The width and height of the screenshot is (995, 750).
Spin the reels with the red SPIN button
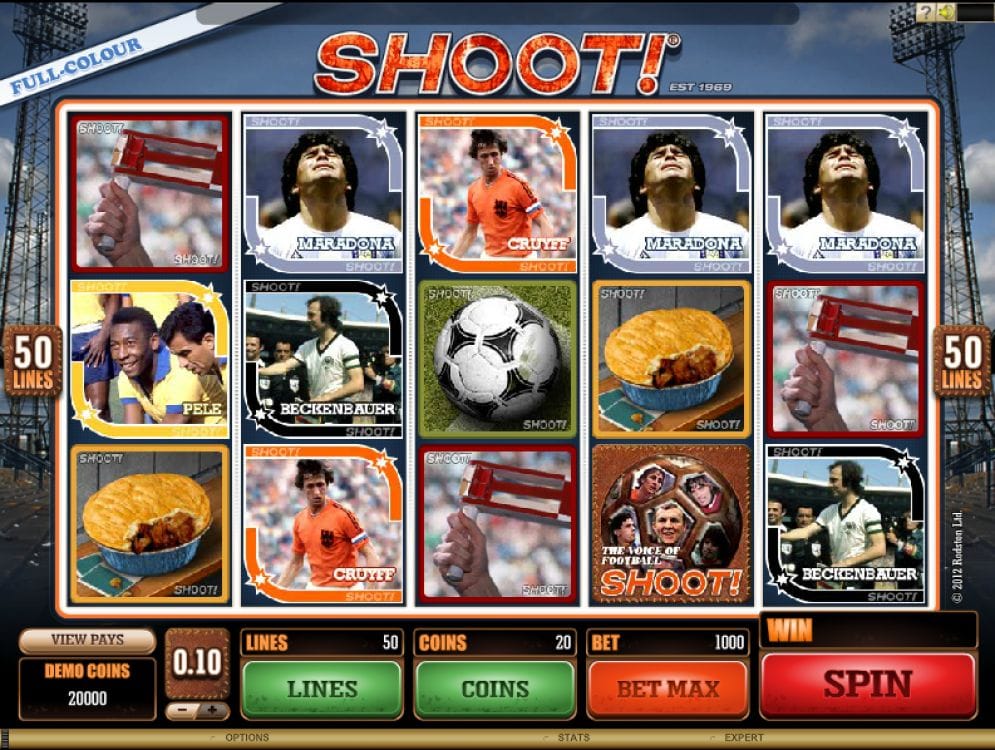[867, 685]
